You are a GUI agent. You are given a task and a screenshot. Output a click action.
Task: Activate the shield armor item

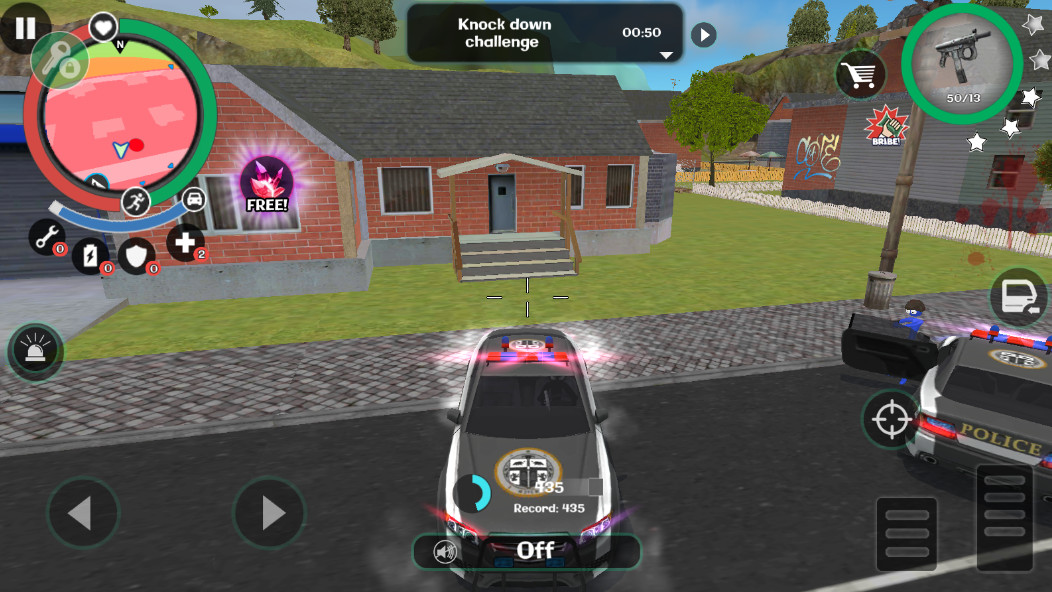(x=136, y=255)
